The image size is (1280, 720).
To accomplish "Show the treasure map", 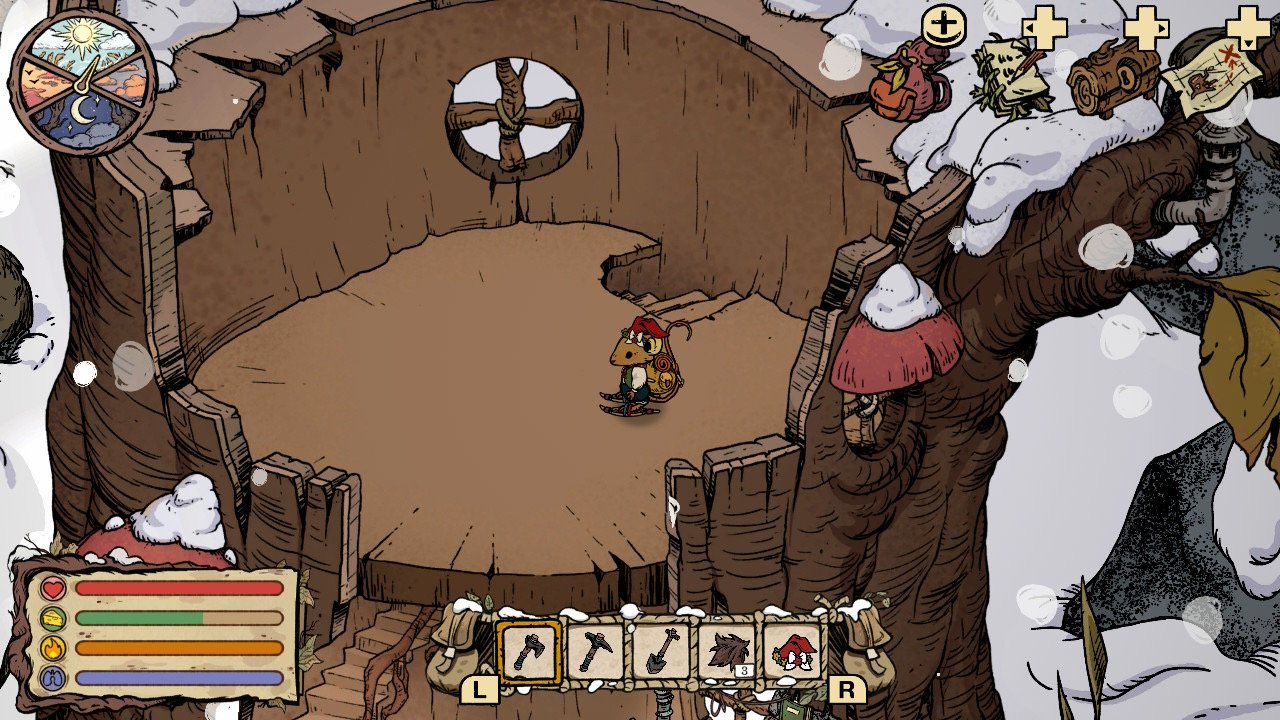I will (x=1212, y=78).
